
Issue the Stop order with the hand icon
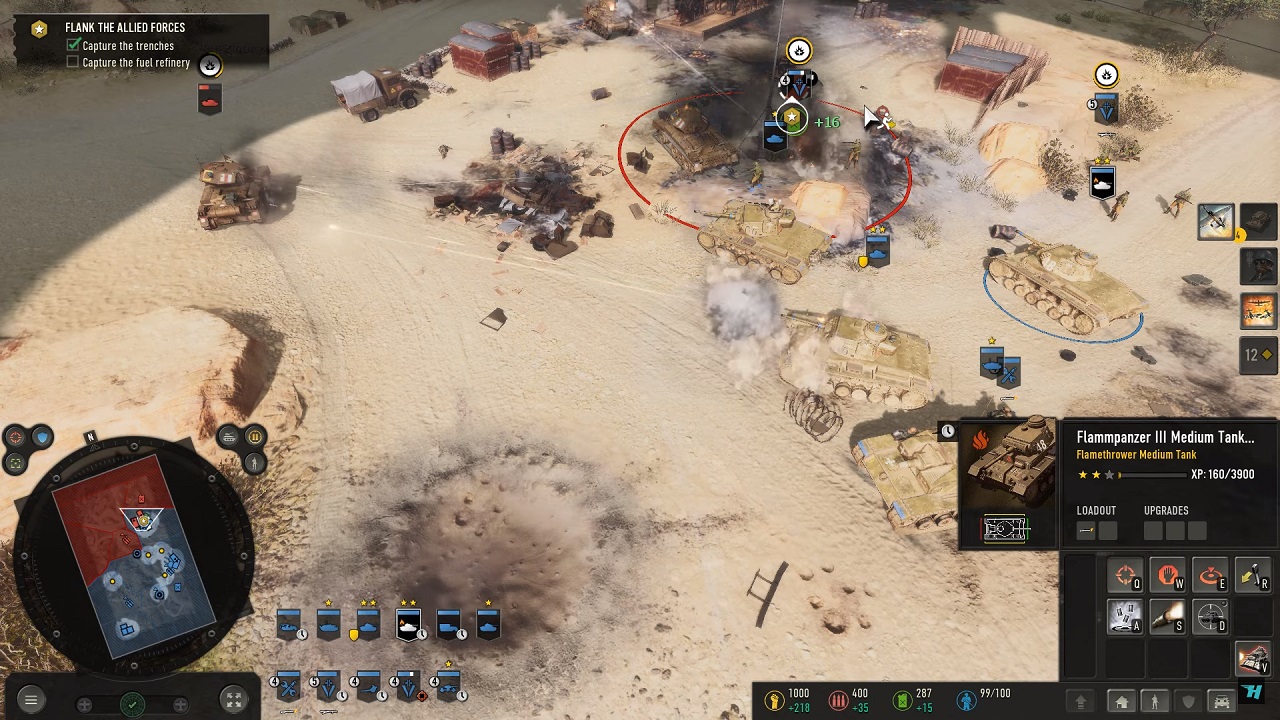pos(1168,576)
